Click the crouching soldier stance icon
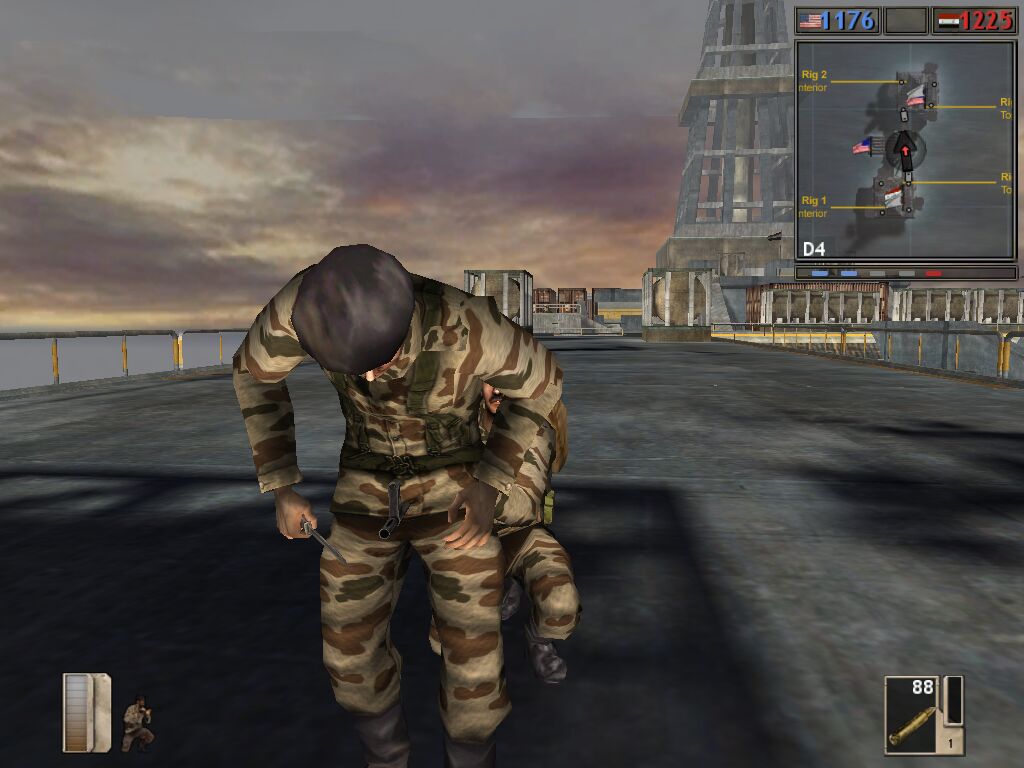 pyautogui.click(x=138, y=725)
